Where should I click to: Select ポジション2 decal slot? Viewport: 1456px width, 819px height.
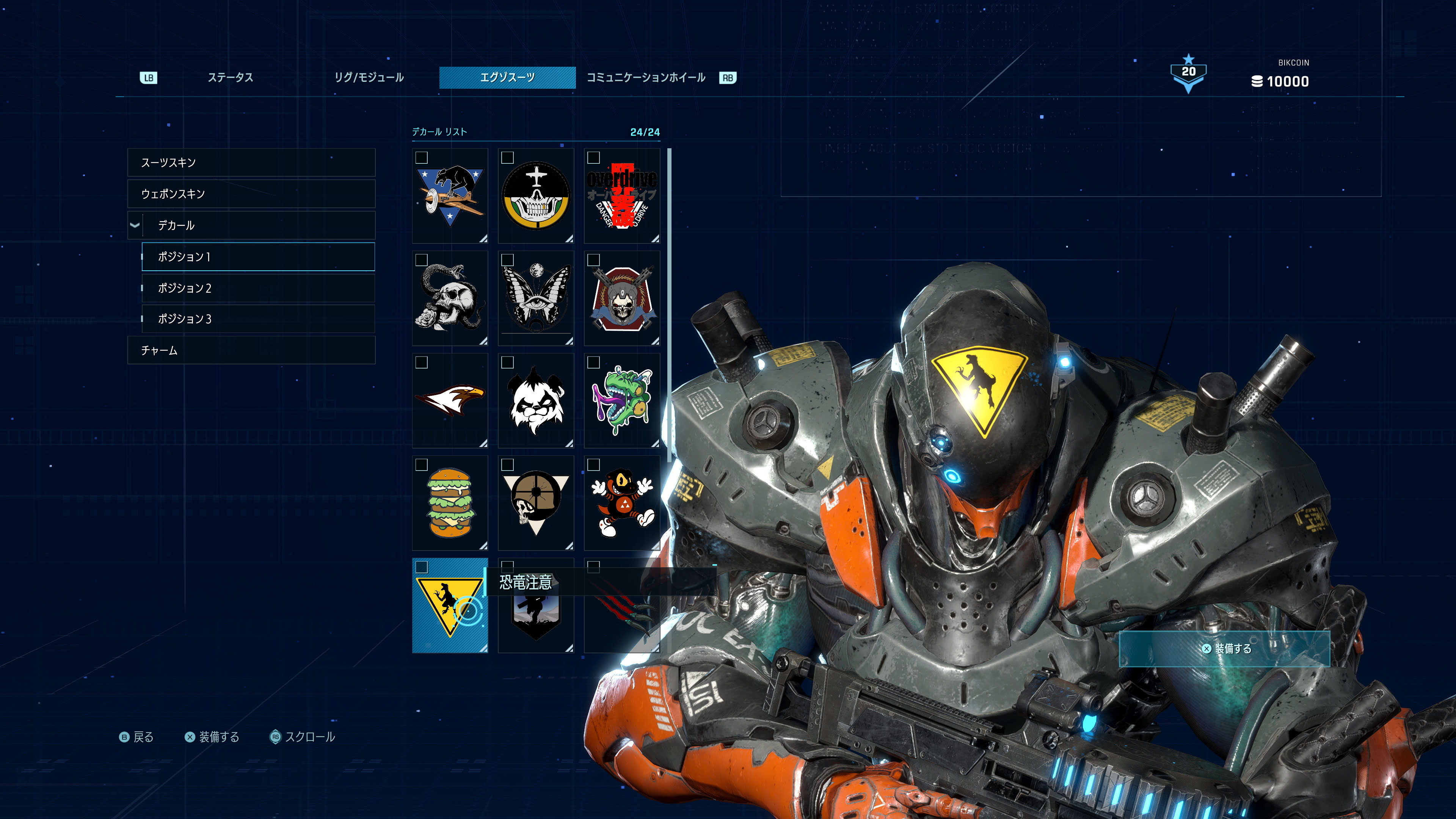(x=258, y=288)
